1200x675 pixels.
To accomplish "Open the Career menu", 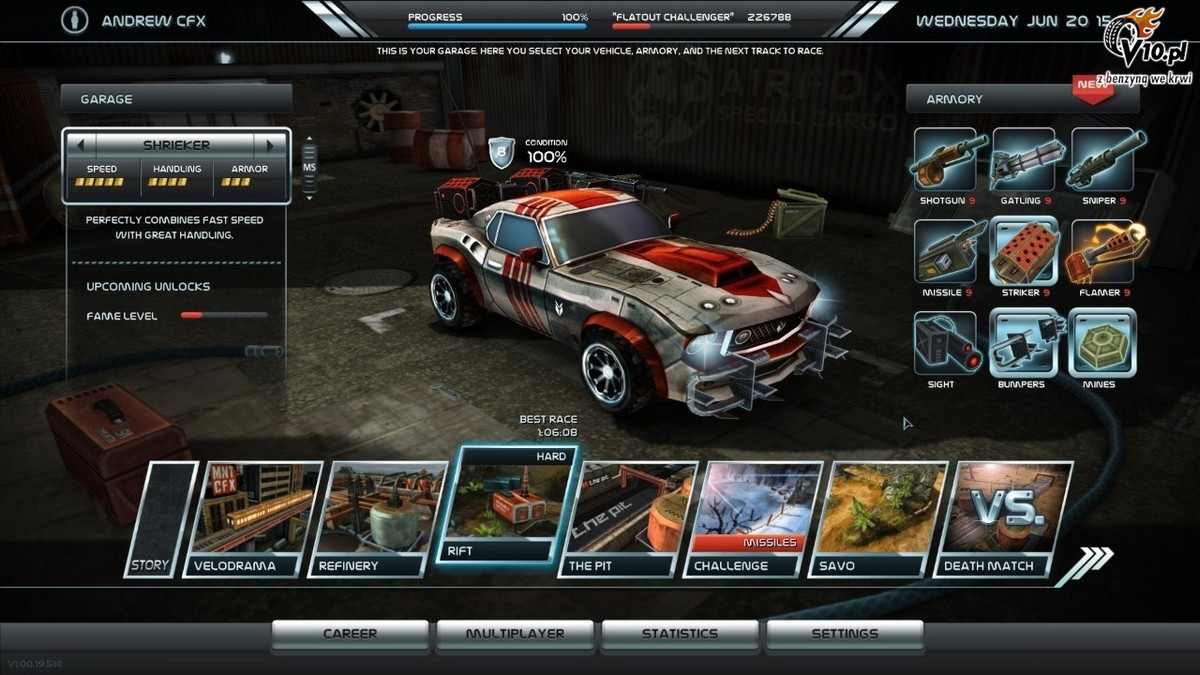I will click(350, 634).
